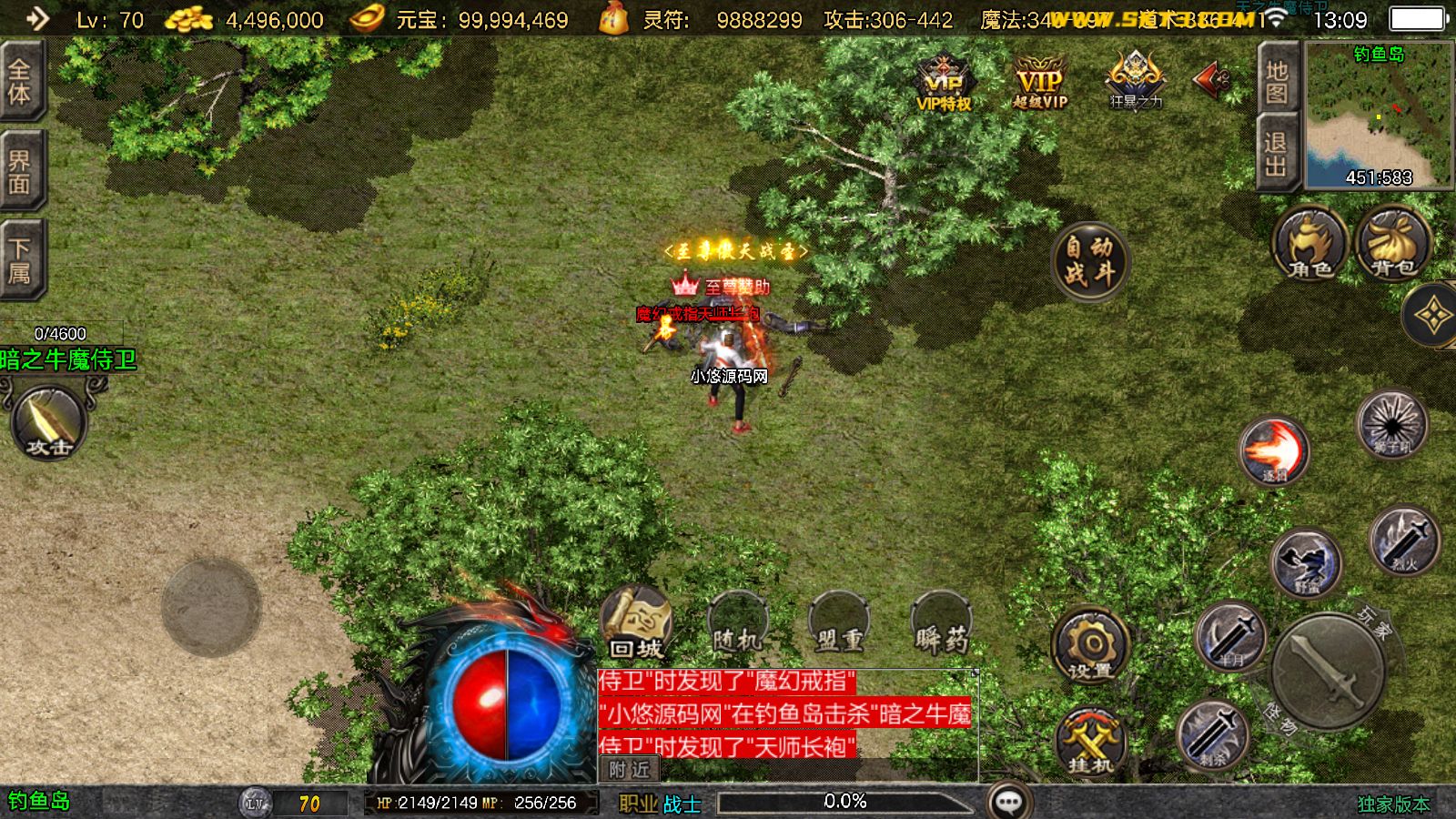Open the 钓鱼岛 minimap
1456x819 pixels.
click(x=1379, y=114)
